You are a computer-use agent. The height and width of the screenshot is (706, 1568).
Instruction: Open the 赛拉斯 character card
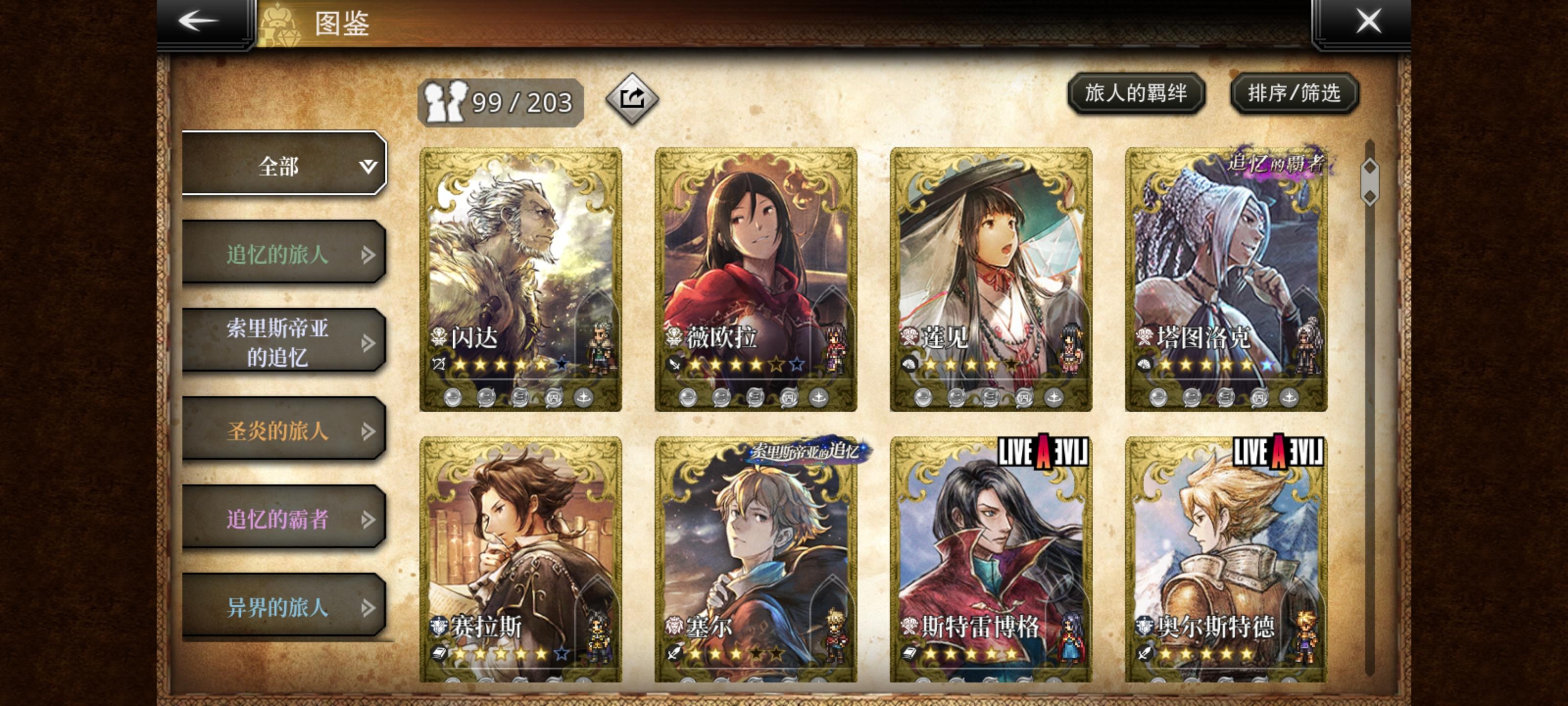point(520,559)
